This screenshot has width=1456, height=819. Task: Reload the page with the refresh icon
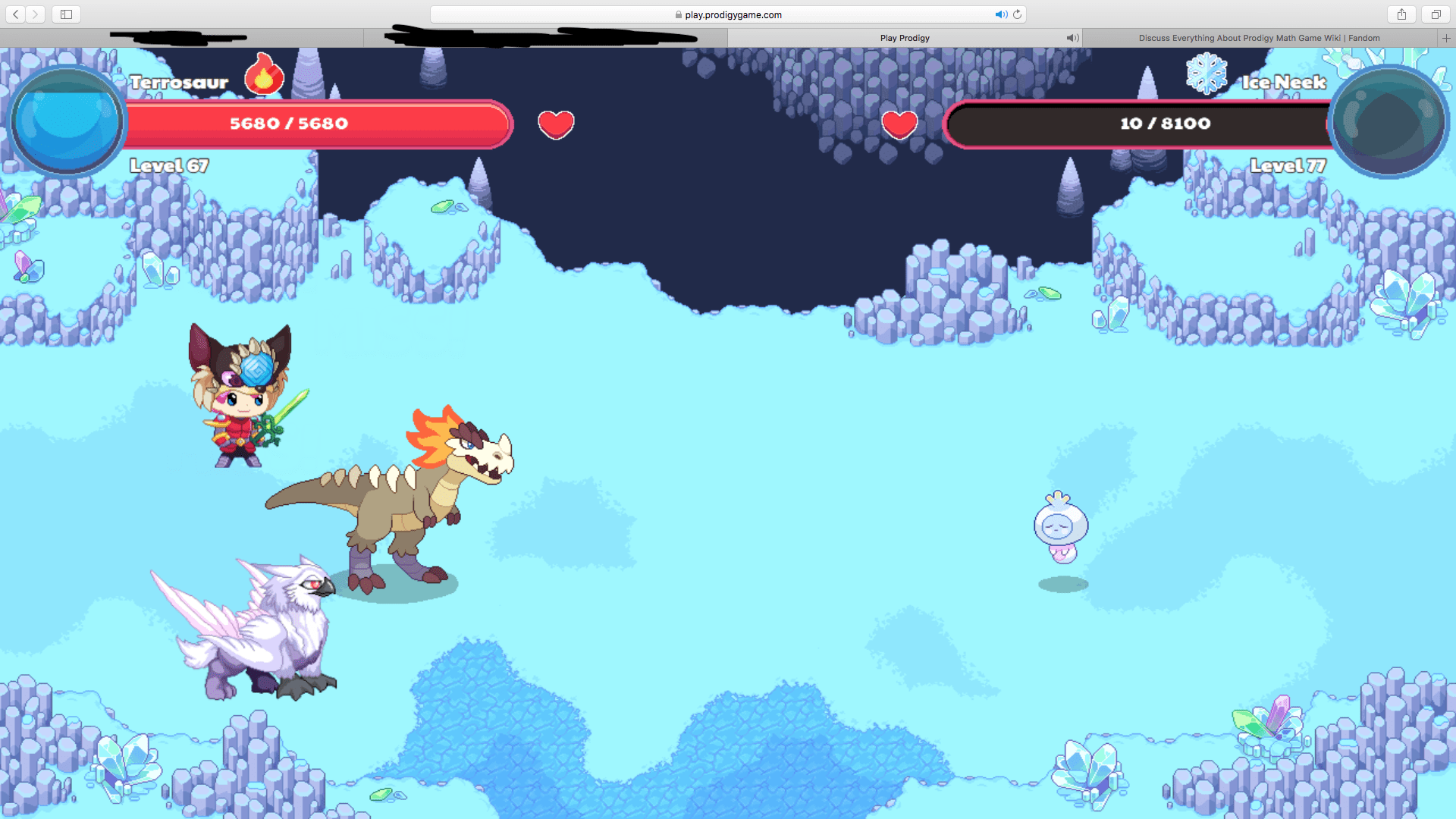1018,14
